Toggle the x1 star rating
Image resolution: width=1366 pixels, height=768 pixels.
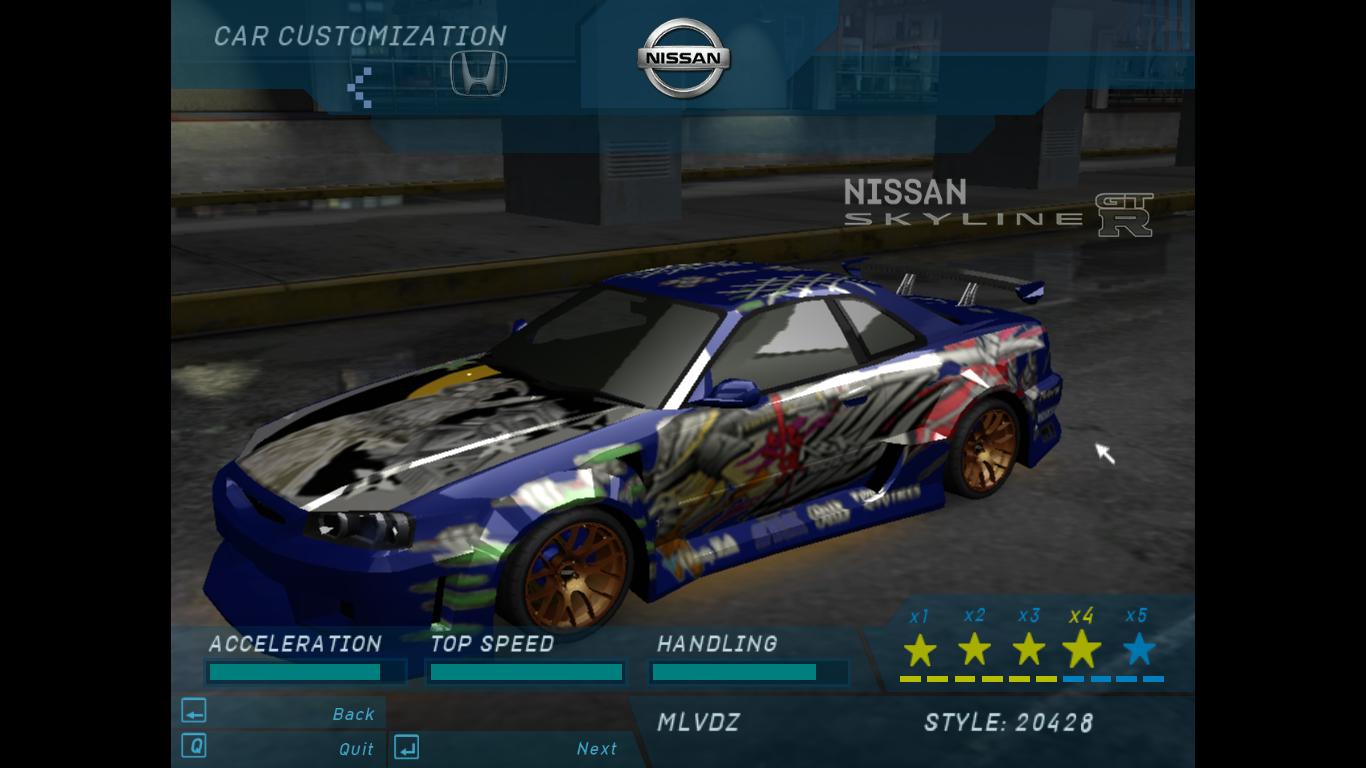[x=919, y=651]
